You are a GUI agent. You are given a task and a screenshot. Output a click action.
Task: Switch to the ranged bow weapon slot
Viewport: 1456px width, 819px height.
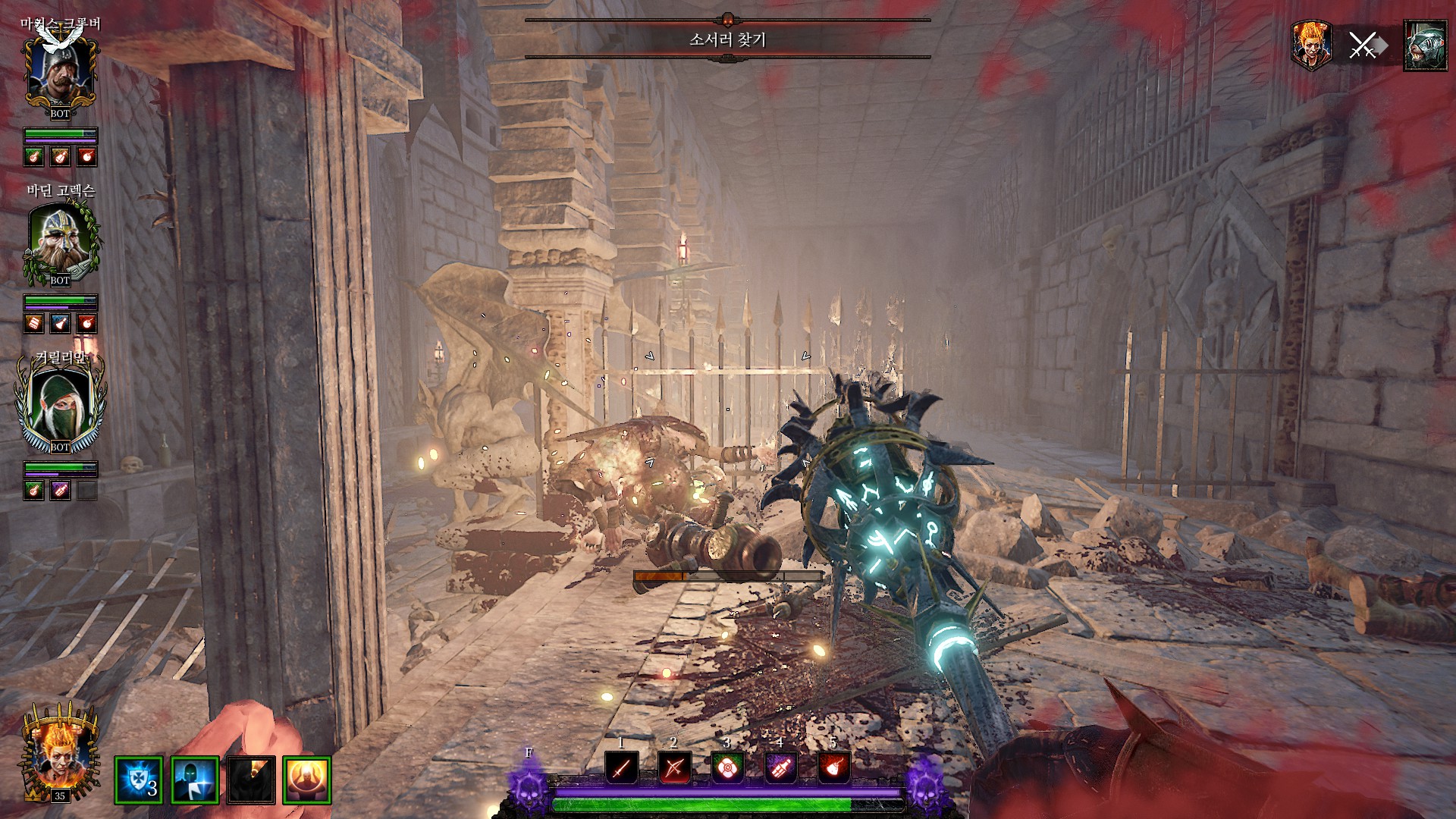tap(674, 768)
